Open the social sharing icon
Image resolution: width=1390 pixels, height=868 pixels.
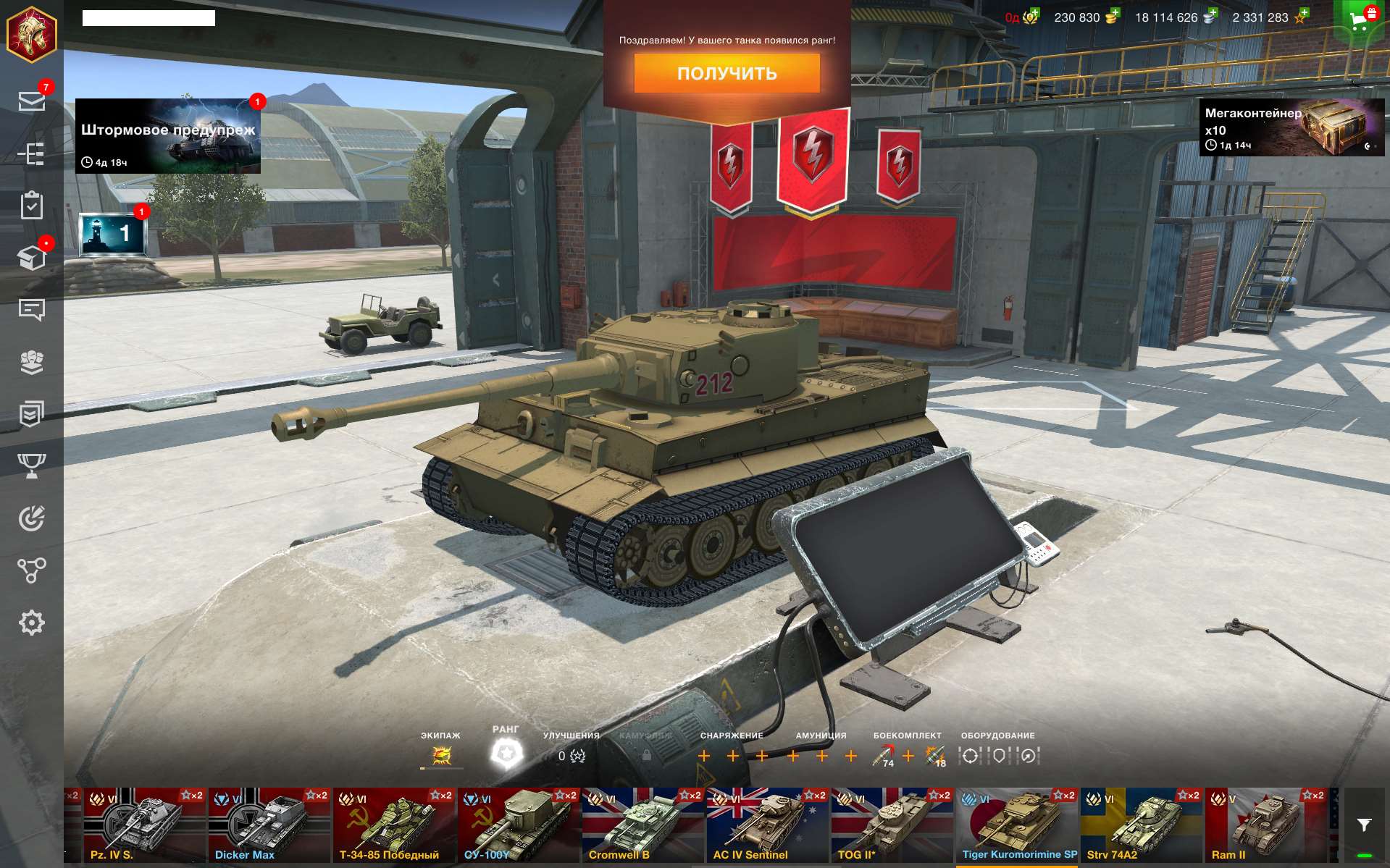pyautogui.click(x=33, y=570)
